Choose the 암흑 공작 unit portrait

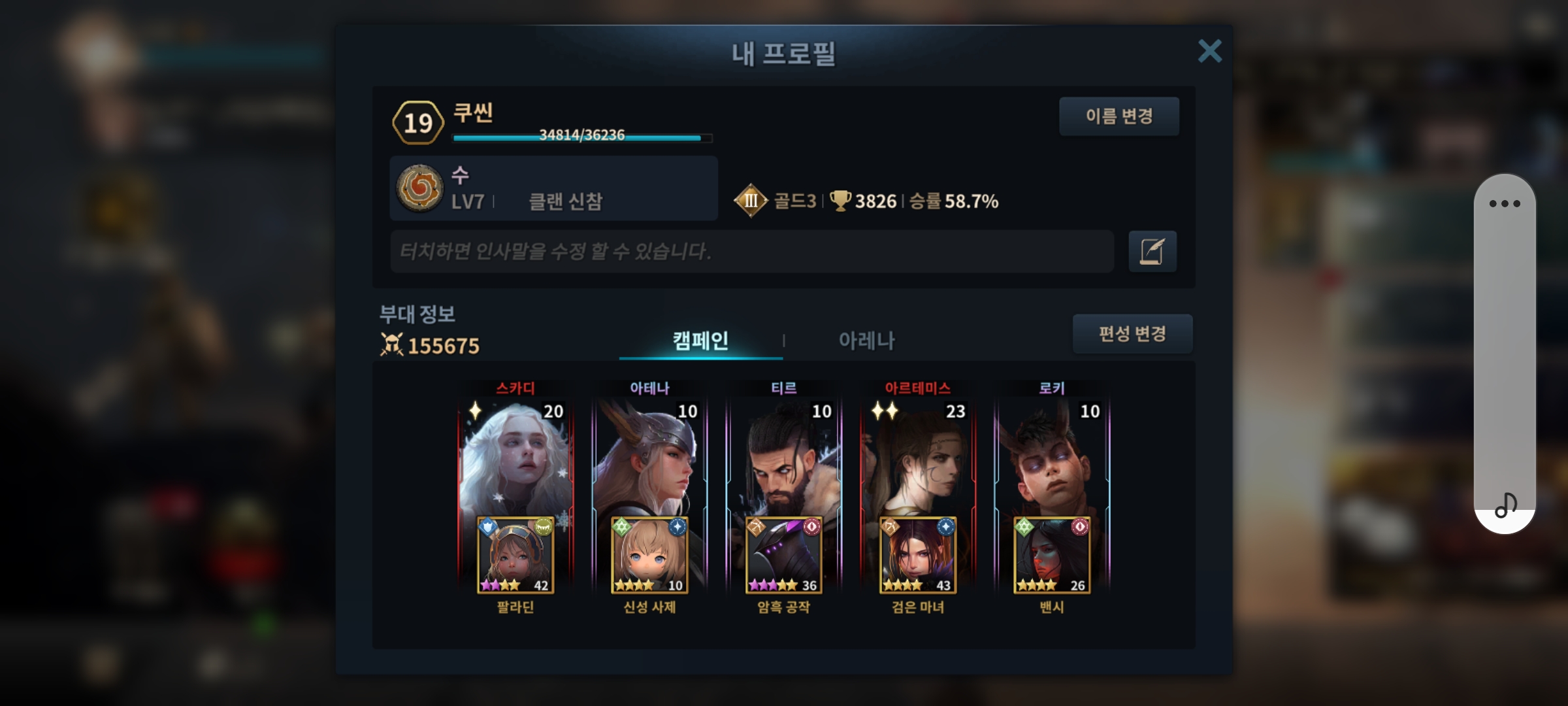click(x=783, y=556)
